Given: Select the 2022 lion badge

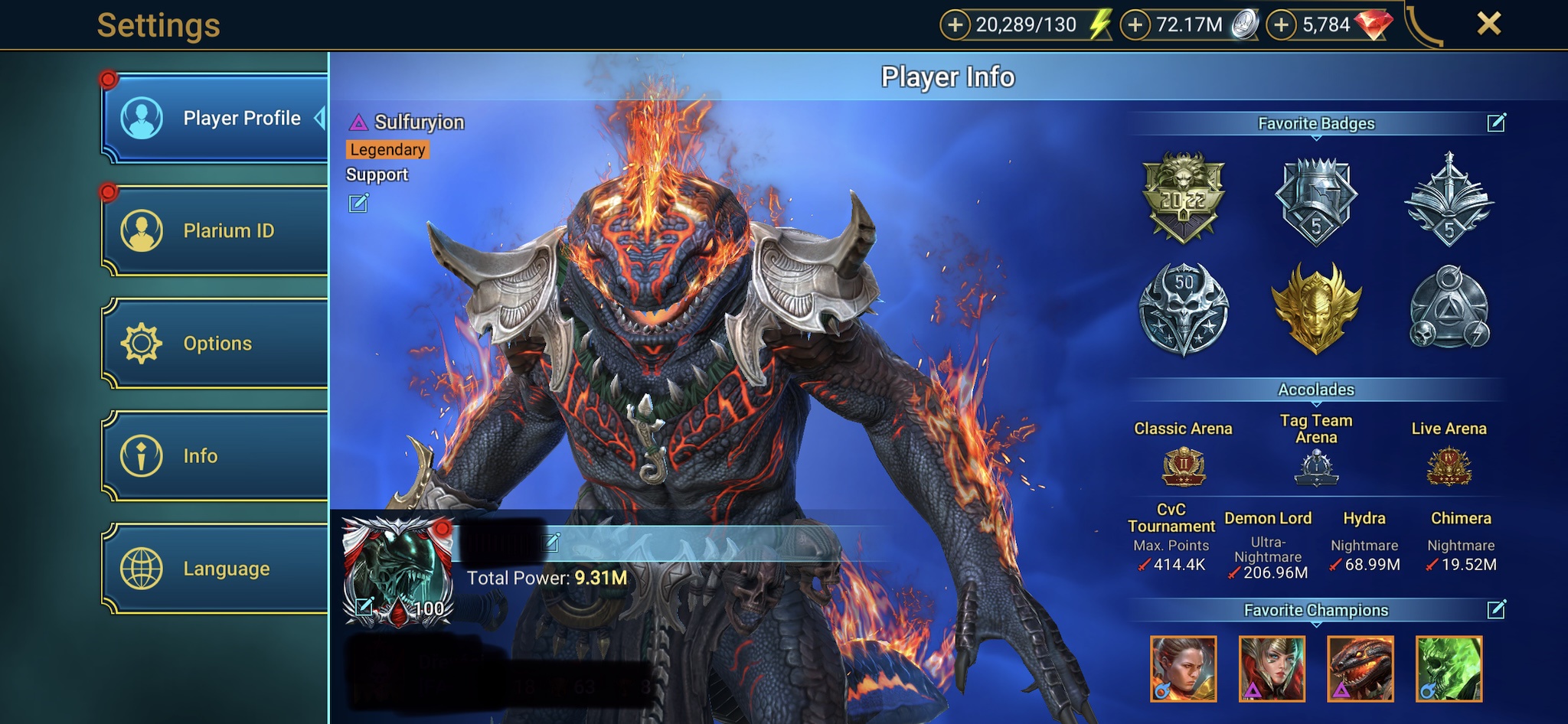Looking at the screenshot, I should point(1184,197).
